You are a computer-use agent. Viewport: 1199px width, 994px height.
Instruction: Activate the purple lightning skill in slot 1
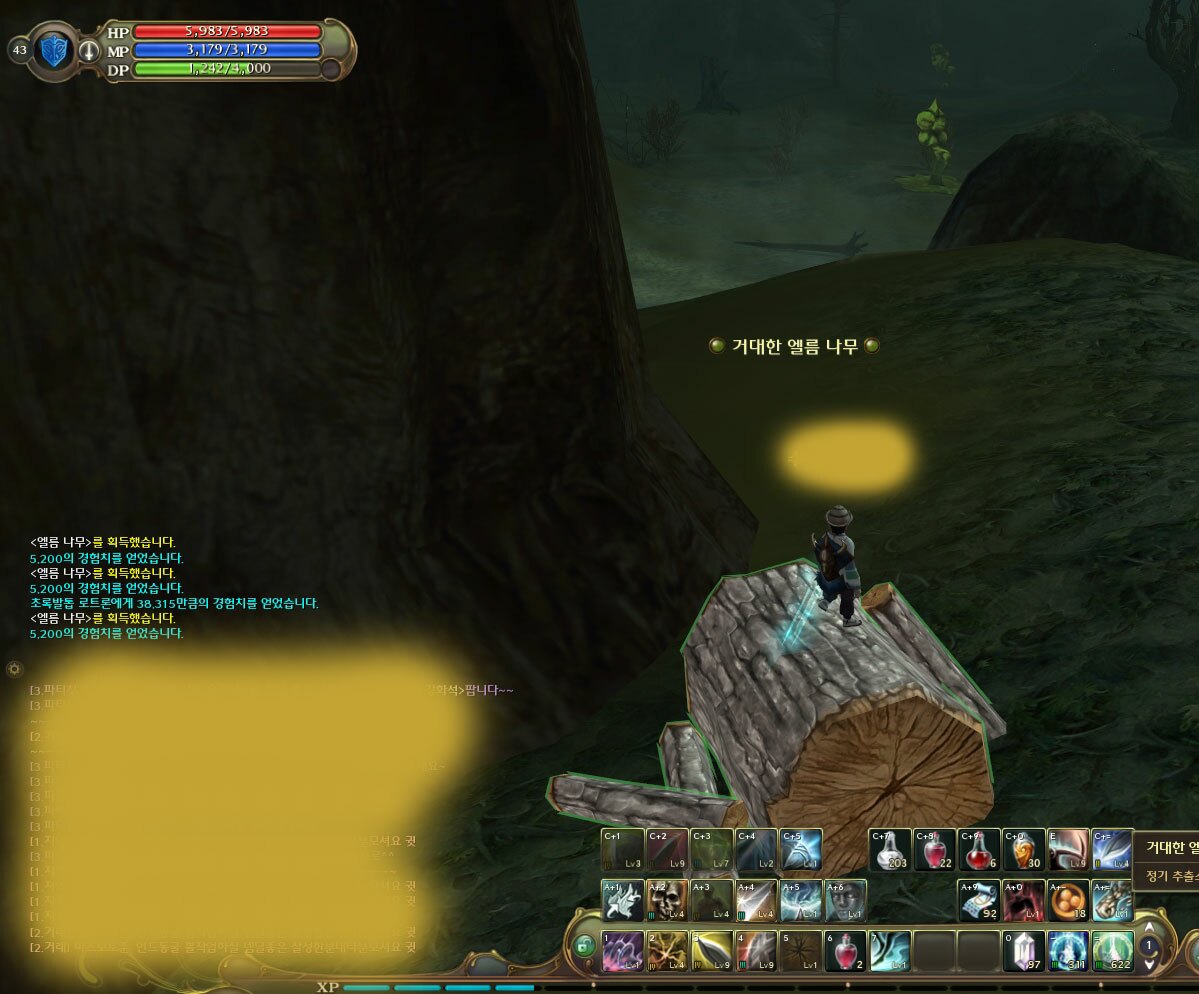622,952
